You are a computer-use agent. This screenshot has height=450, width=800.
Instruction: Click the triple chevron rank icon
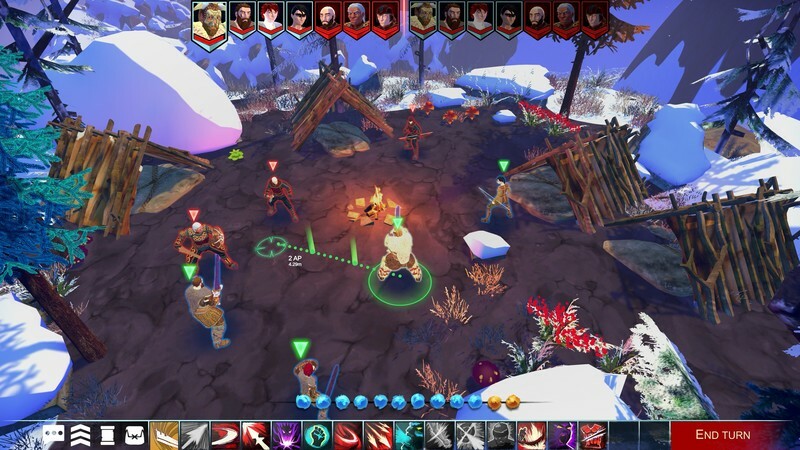[81, 435]
